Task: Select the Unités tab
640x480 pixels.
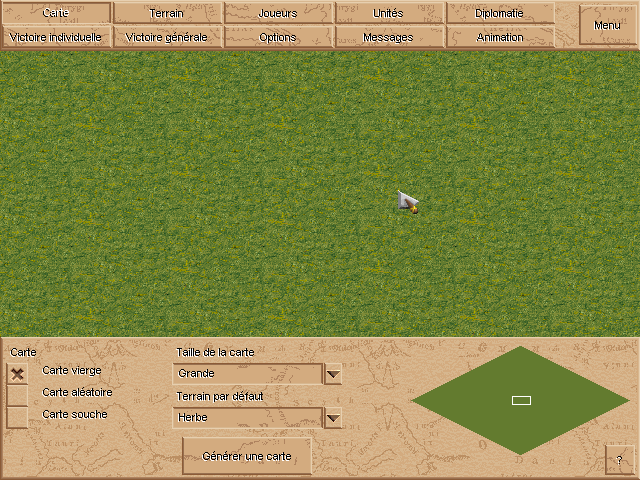Action: (x=388, y=13)
